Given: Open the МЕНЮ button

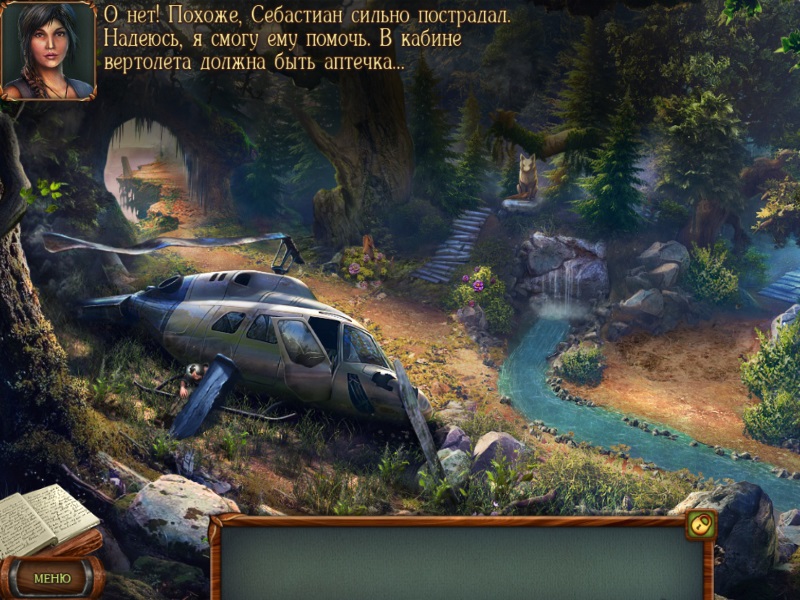Looking at the screenshot, I should 52,577.
